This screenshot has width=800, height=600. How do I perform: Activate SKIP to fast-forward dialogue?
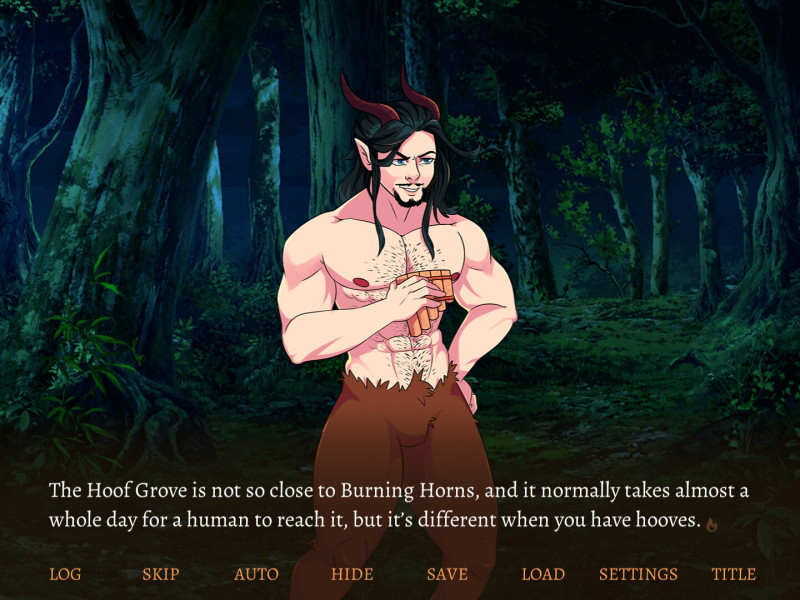tap(160, 574)
